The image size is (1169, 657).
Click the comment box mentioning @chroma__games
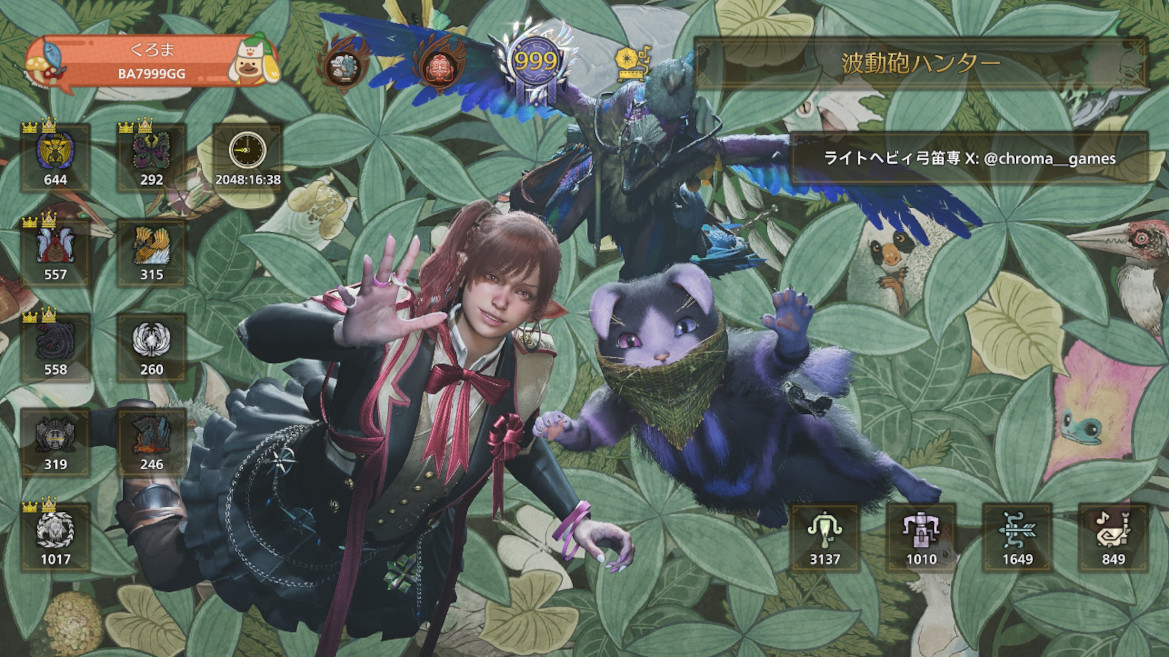[x=968, y=158]
